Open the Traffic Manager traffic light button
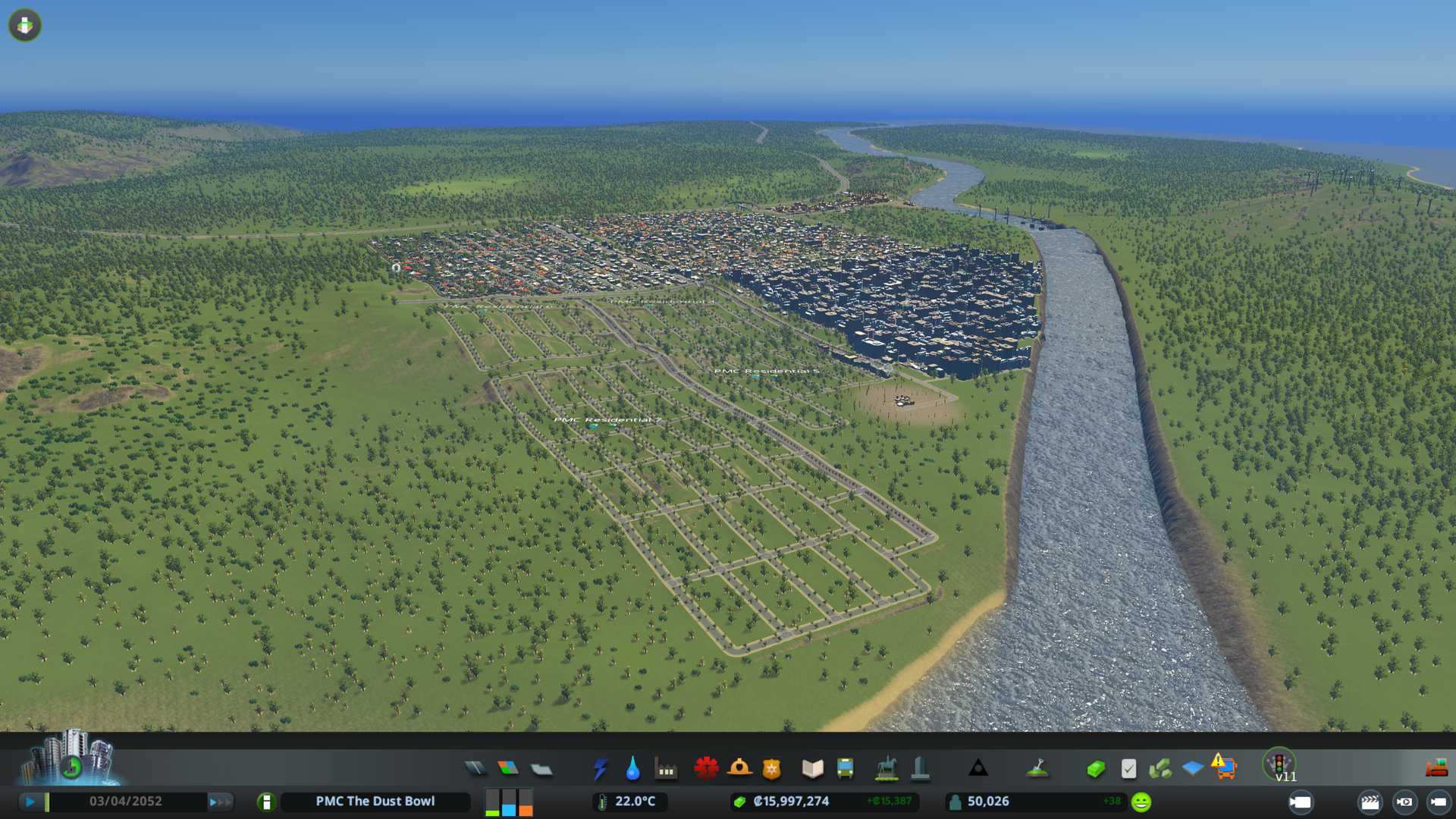 1279,763
